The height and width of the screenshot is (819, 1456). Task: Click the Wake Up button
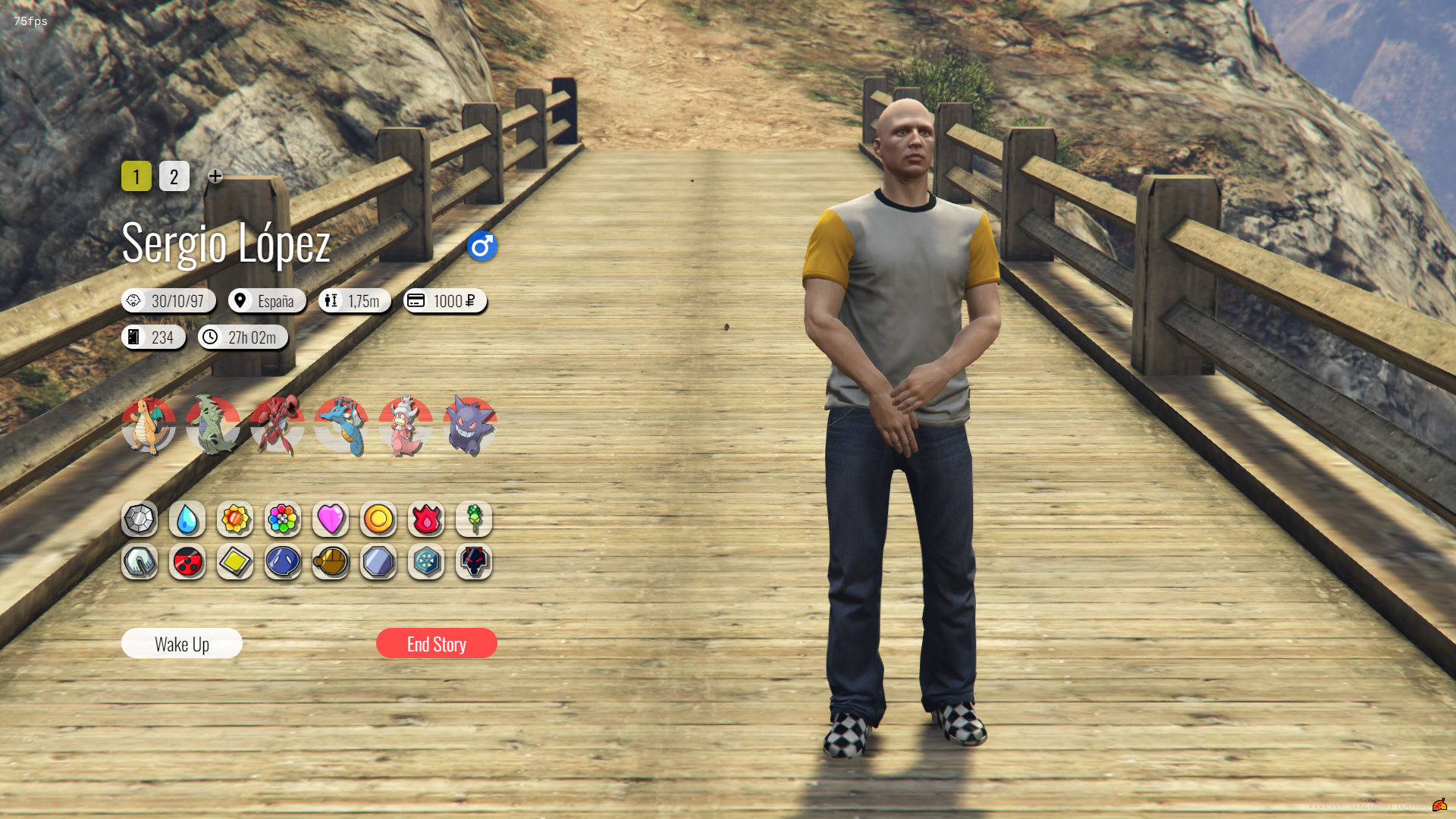click(182, 644)
